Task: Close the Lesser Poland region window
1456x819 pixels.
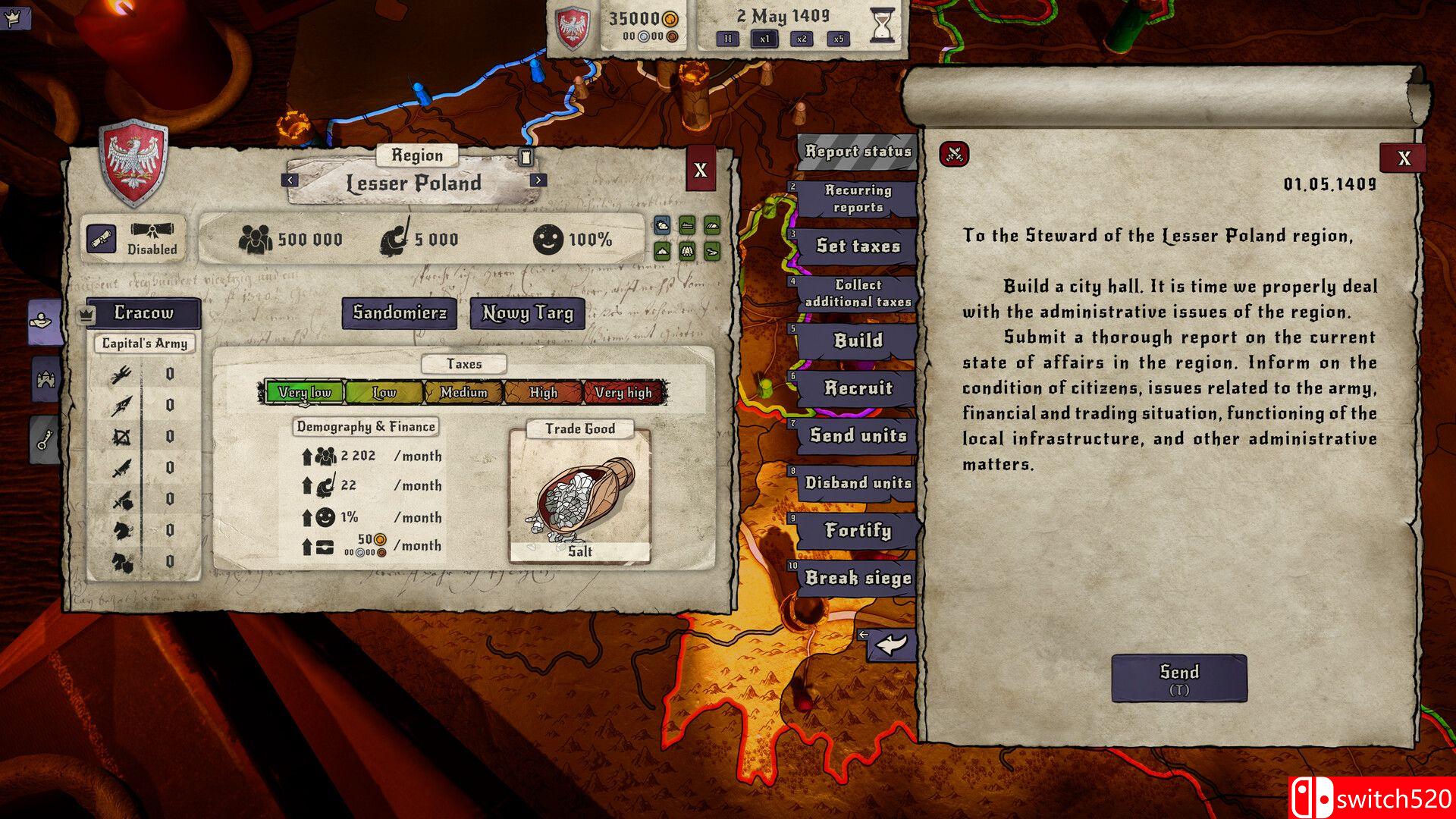Action: 700,170
